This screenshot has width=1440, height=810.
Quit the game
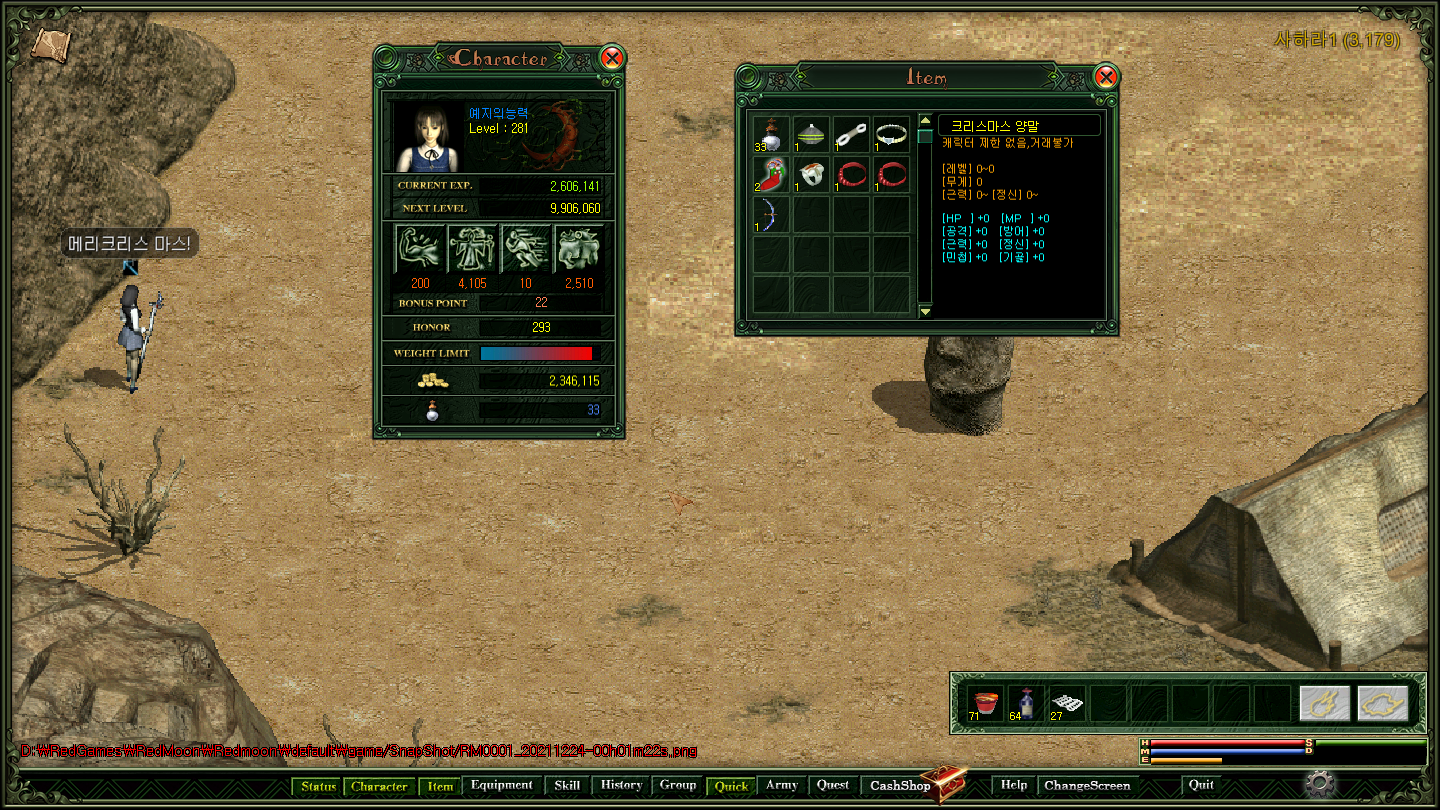coord(1201,786)
